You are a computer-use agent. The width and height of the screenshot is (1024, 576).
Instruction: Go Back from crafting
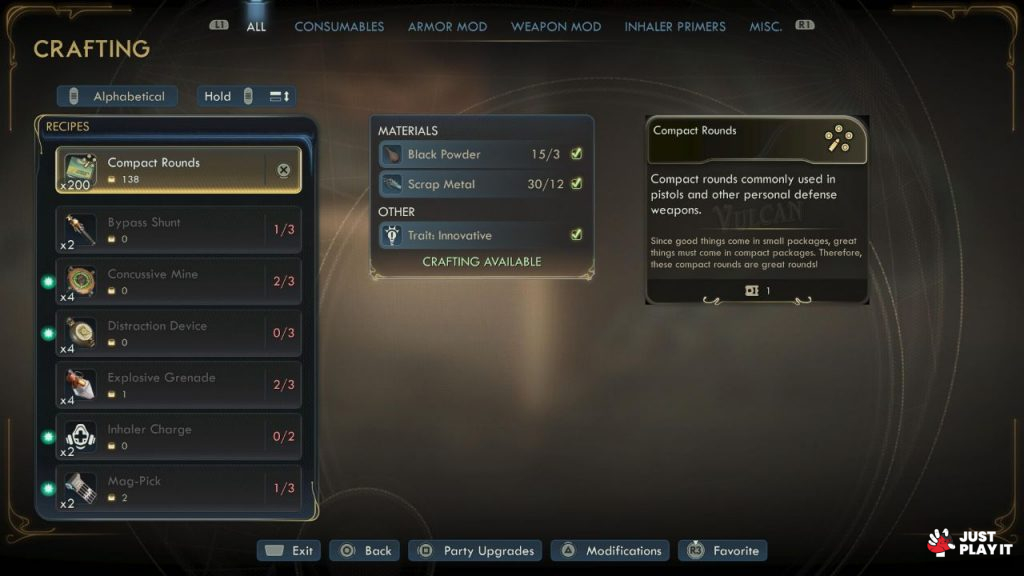[x=365, y=551]
